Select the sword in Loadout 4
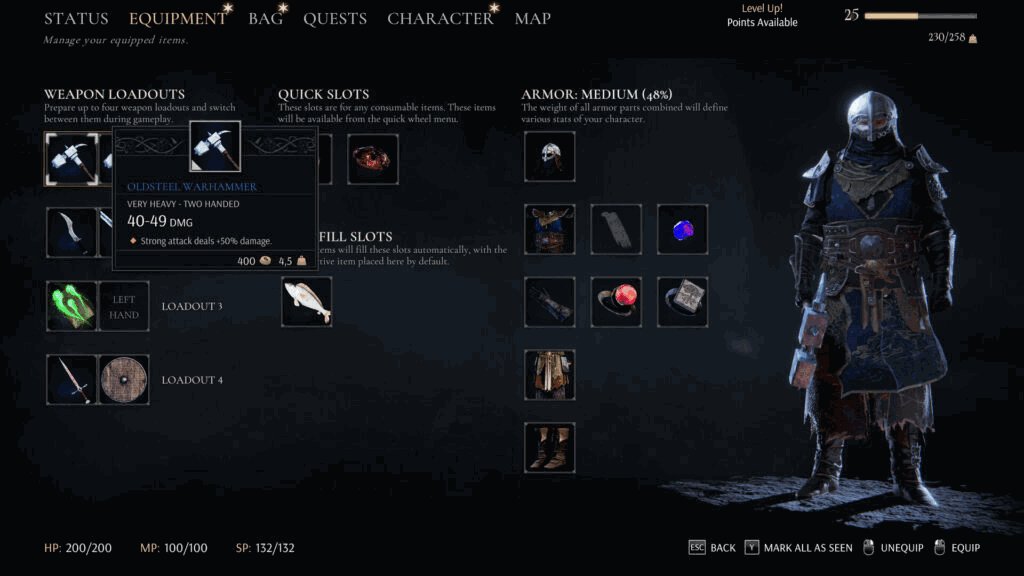The height and width of the screenshot is (576, 1024). pyautogui.click(x=71, y=380)
